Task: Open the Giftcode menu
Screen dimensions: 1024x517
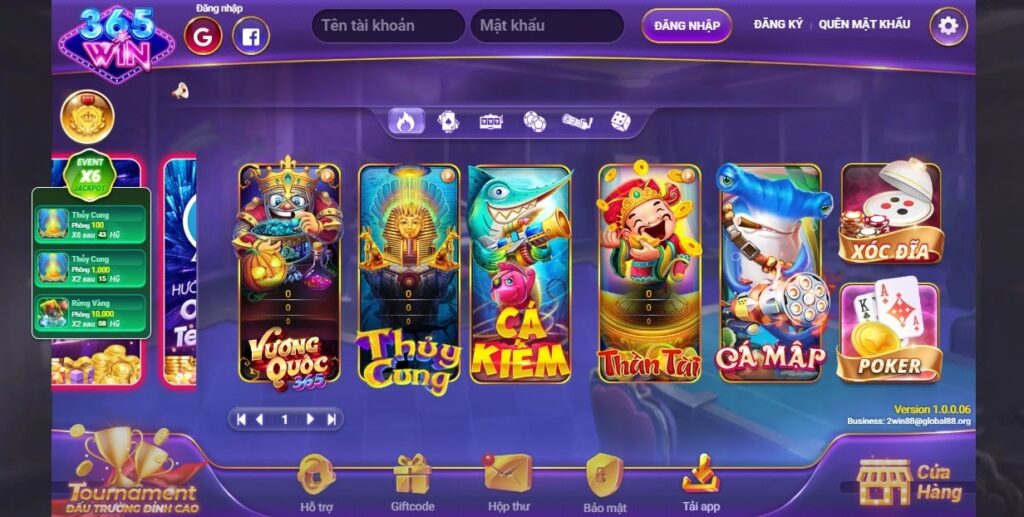Action: click(412, 482)
